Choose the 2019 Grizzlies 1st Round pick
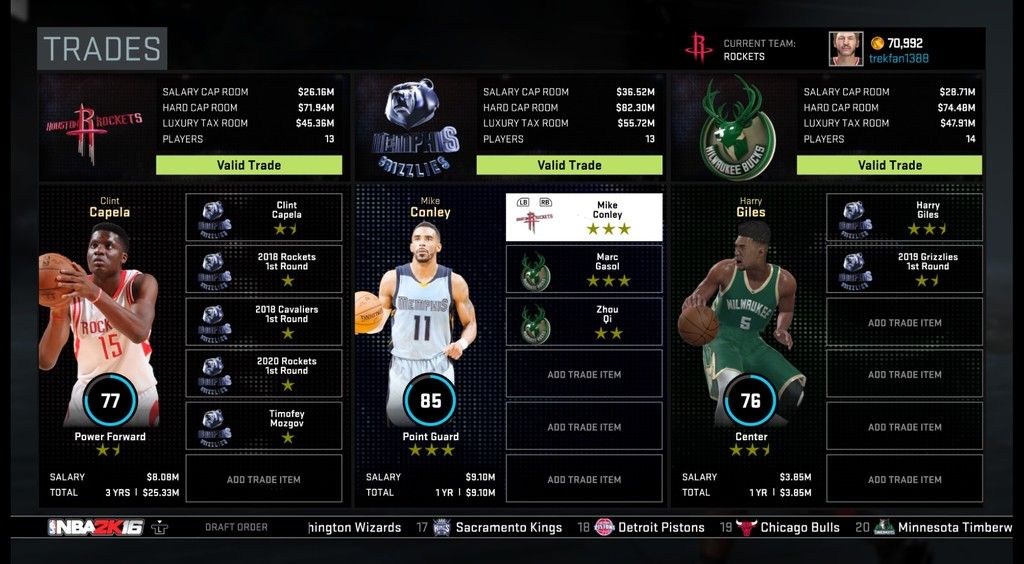1024x564 pixels. click(x=904, y=269)
